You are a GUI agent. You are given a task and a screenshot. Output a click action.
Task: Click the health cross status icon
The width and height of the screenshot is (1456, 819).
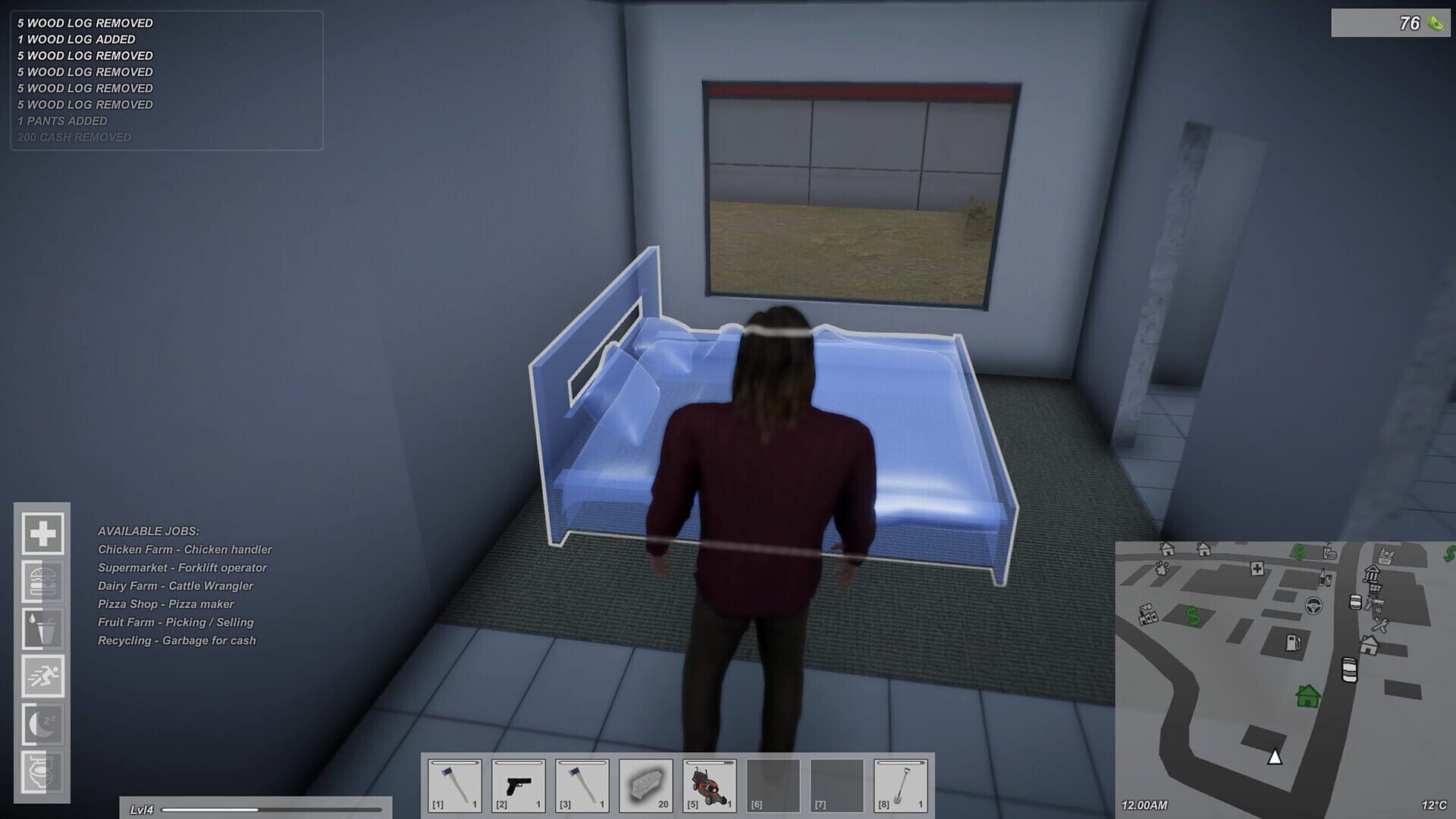(x=44, y=534)
